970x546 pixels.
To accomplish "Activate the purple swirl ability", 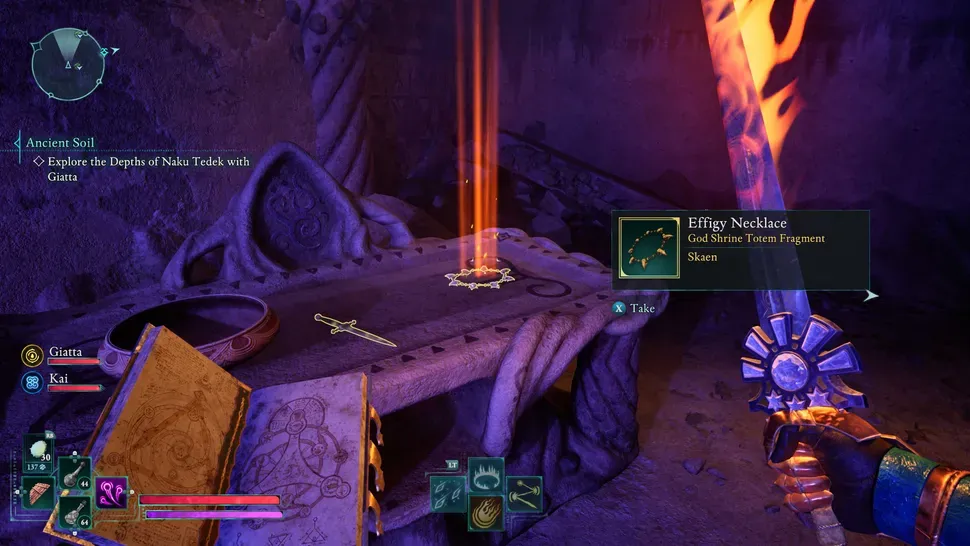I will click(x=111, y=492).
